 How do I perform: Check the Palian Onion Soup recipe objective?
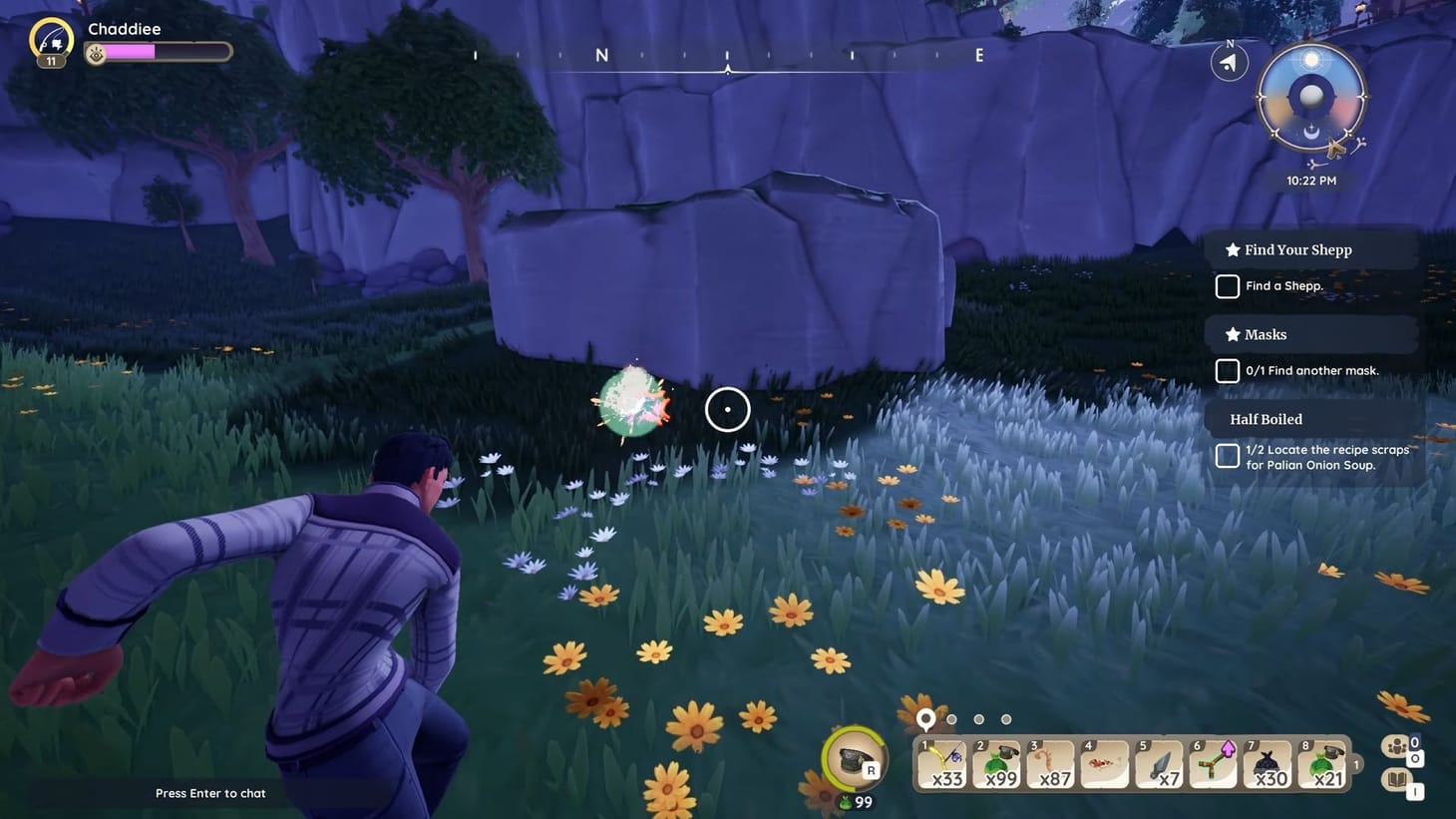[x=1227, y=455]
